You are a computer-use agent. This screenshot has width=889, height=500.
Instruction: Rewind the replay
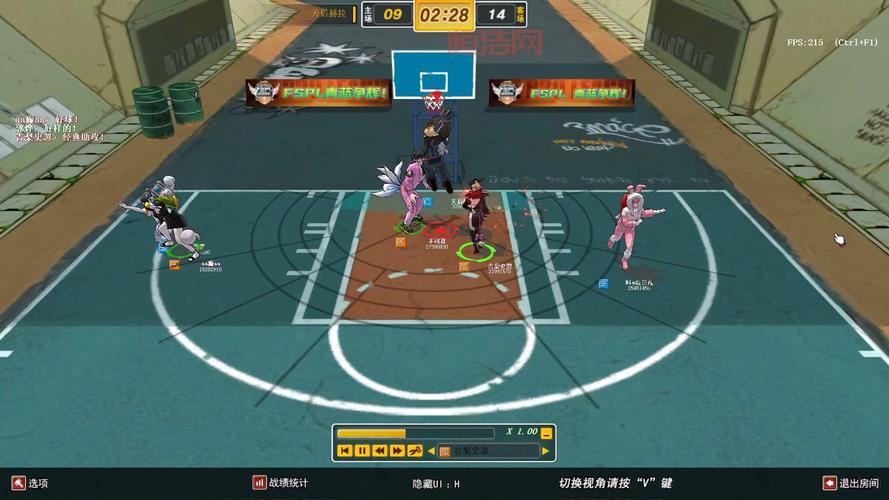pos(380,451)
